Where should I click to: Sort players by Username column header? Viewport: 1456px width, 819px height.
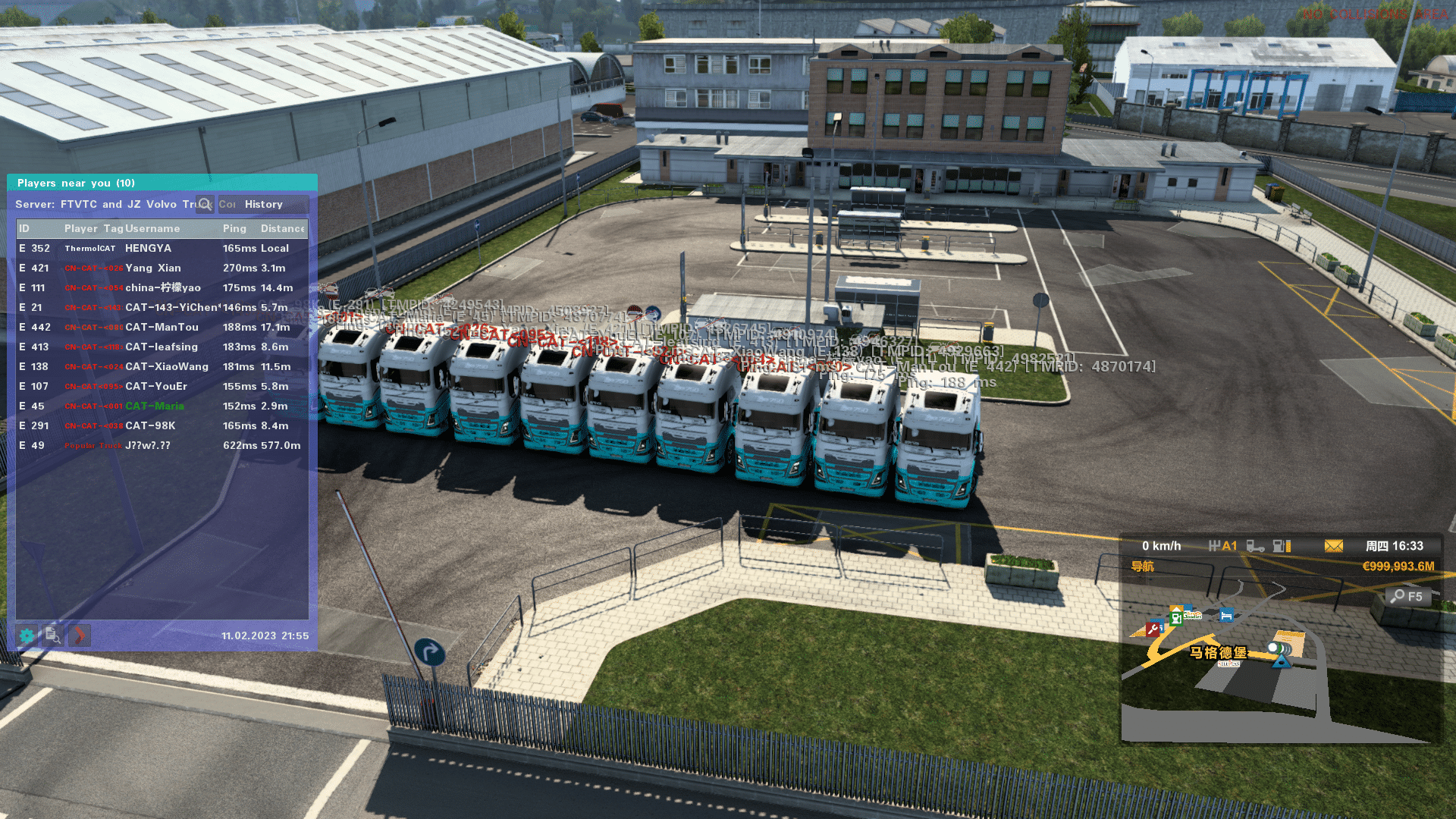coord(152,229)
